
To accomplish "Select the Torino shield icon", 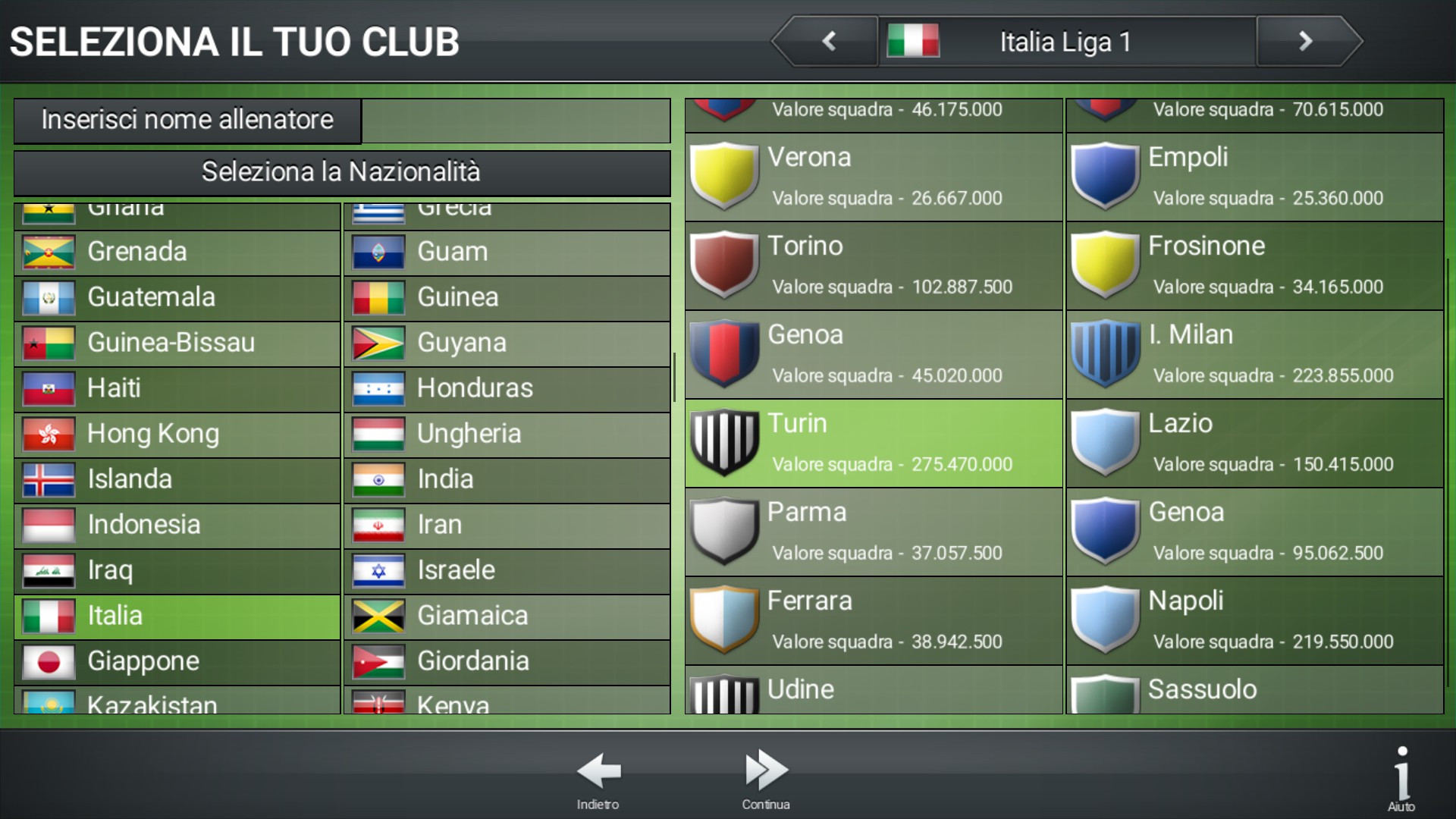I will click(x=724, y=265).
